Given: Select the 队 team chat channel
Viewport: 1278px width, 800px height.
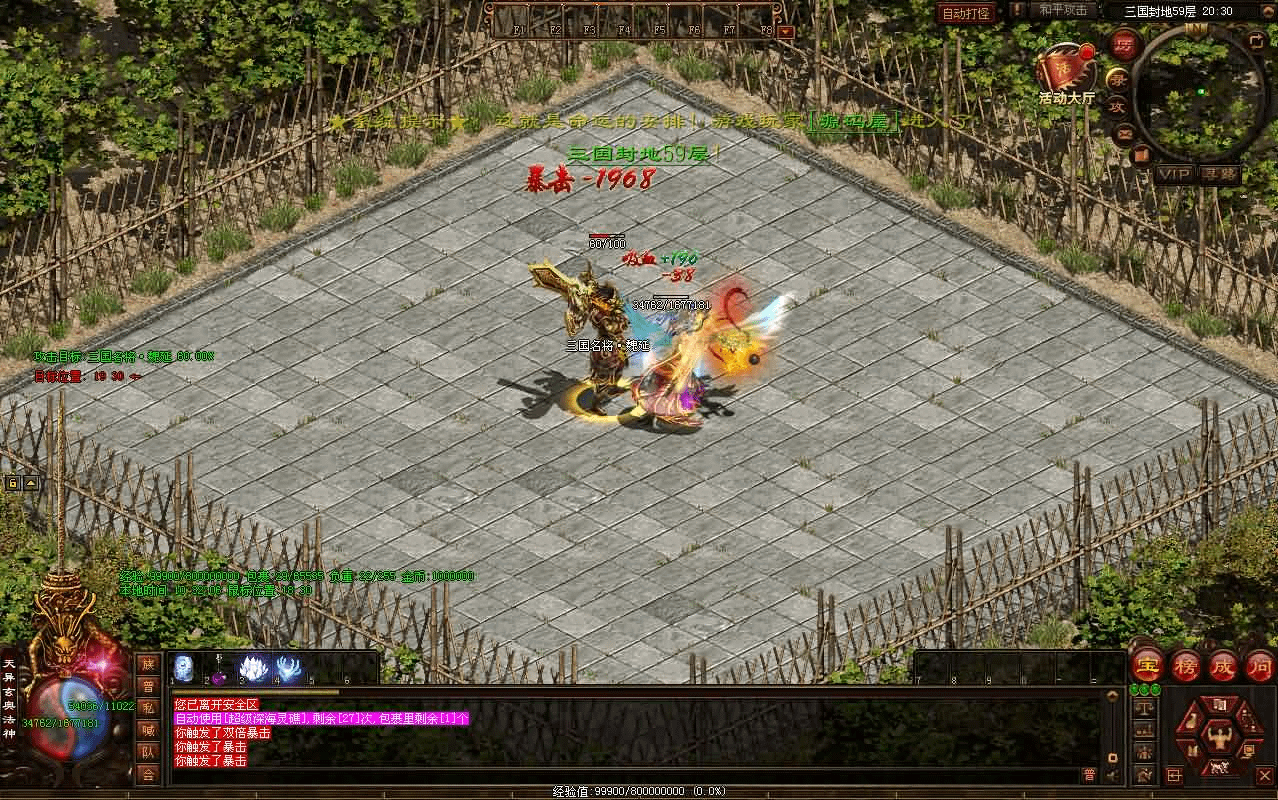Looking at the screenshot, I should coord(148,752).
